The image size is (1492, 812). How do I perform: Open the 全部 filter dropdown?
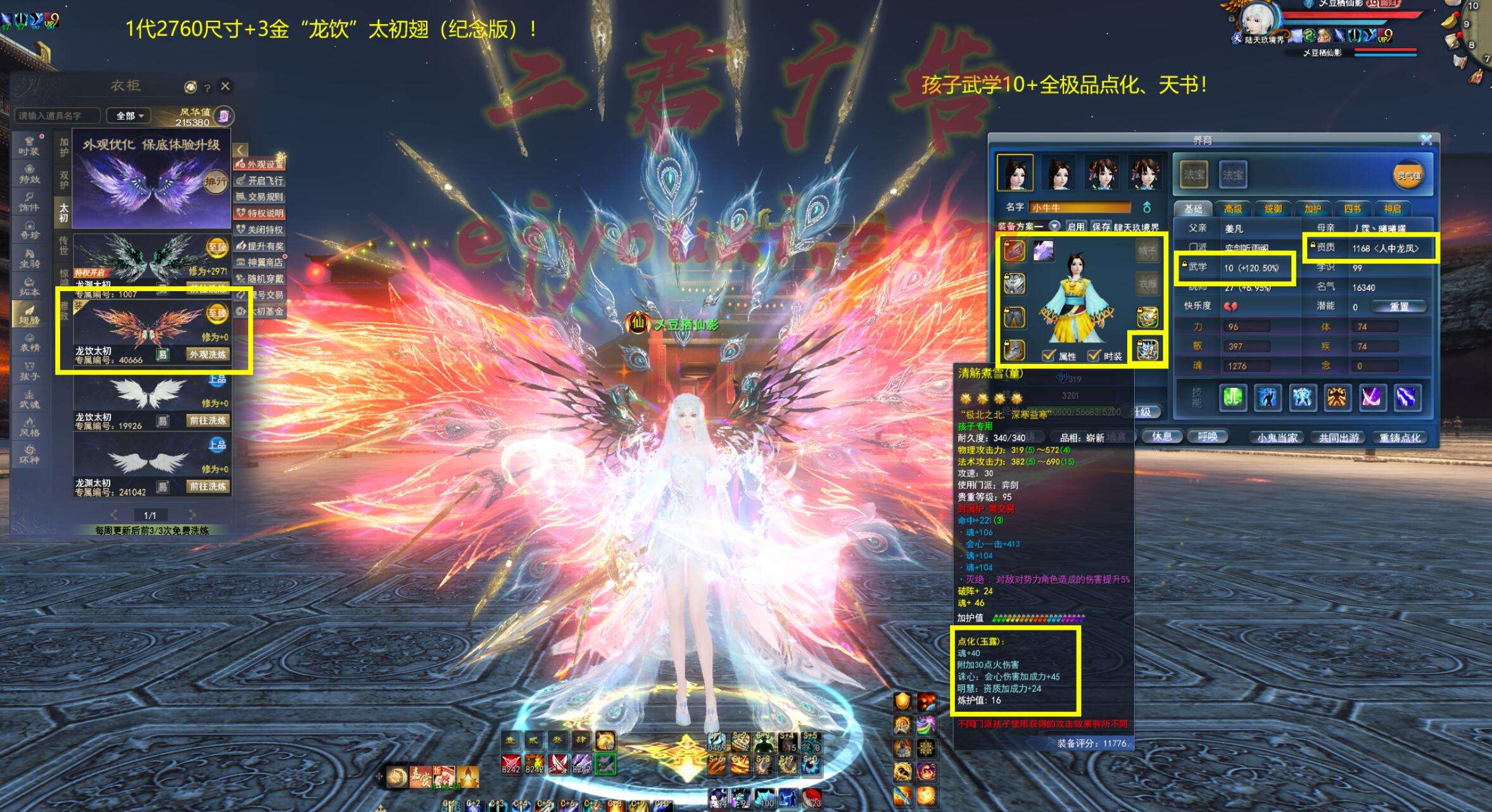[x=129, y=116]
